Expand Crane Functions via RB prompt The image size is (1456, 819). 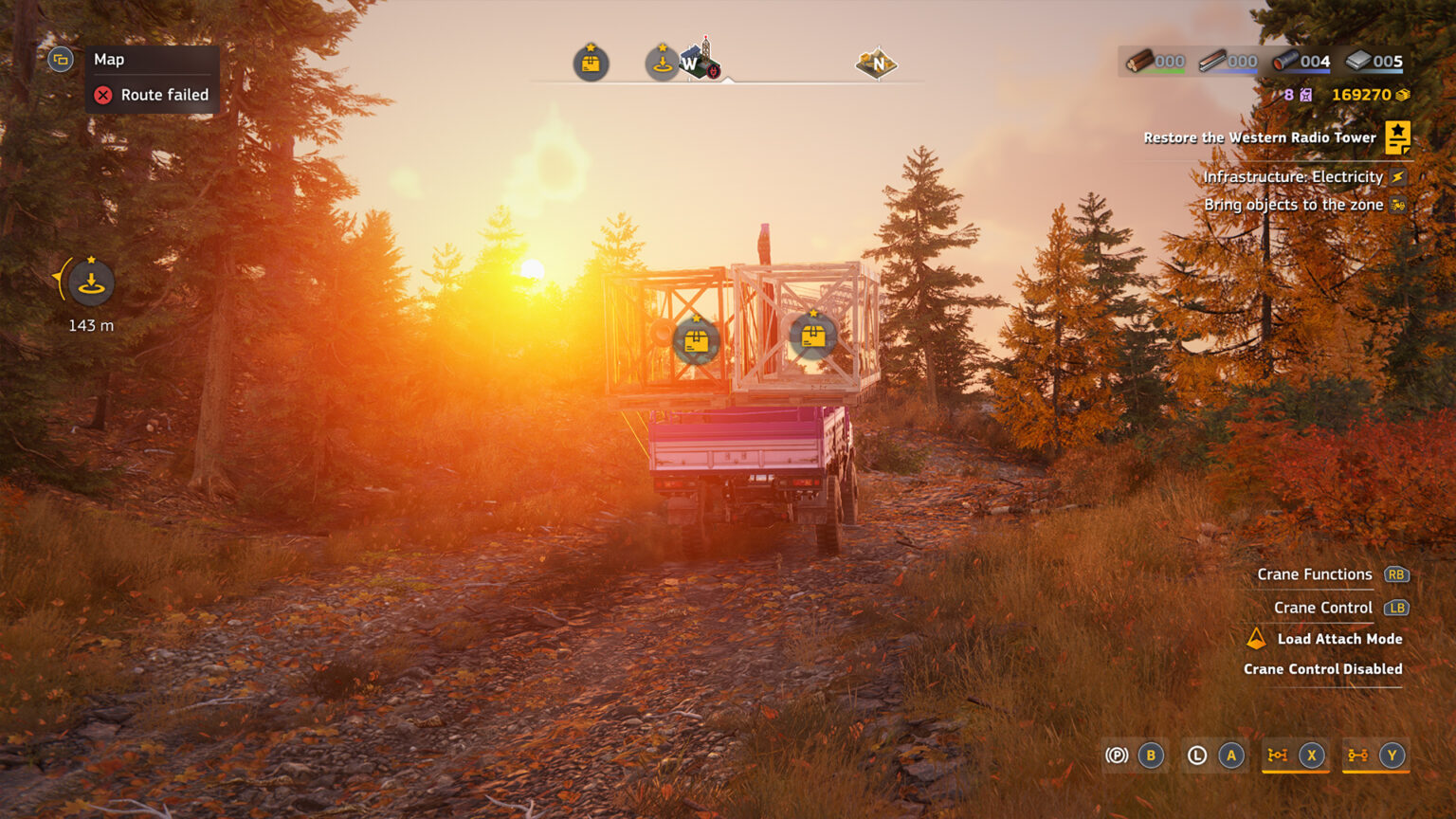(1395, 574)
